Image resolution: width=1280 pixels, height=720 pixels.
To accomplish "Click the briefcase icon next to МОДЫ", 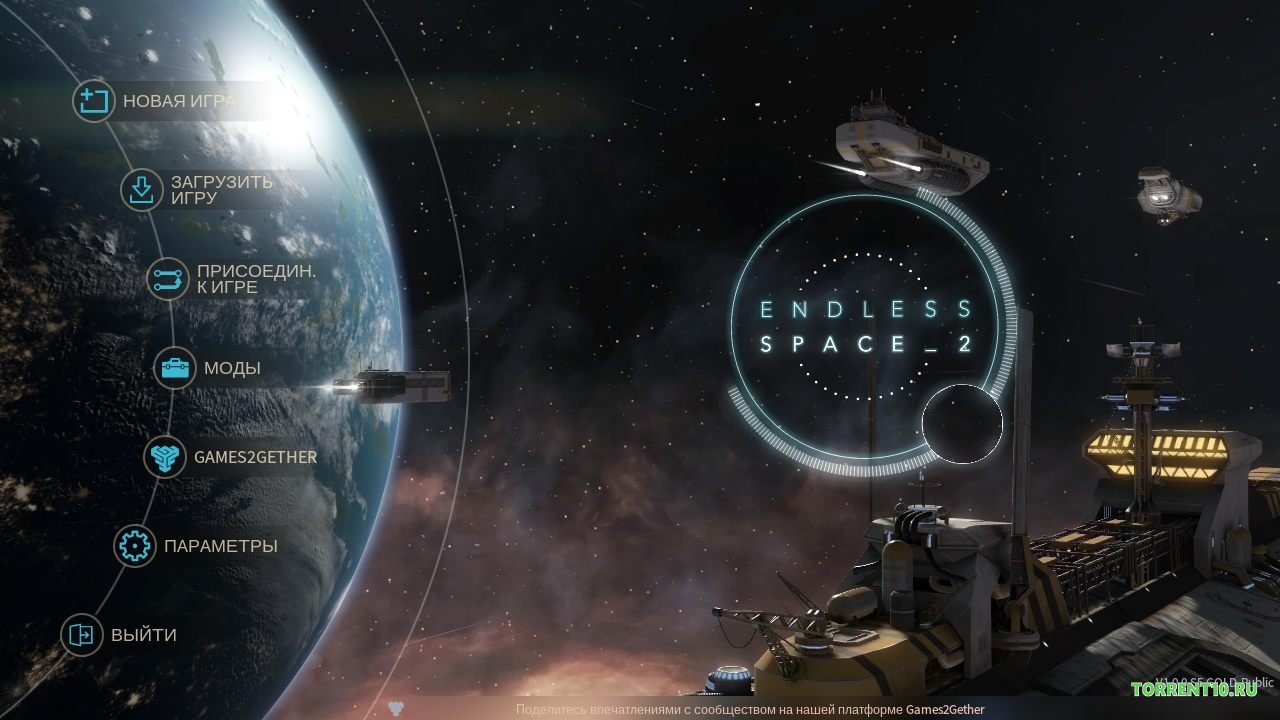I will [175, 368].
